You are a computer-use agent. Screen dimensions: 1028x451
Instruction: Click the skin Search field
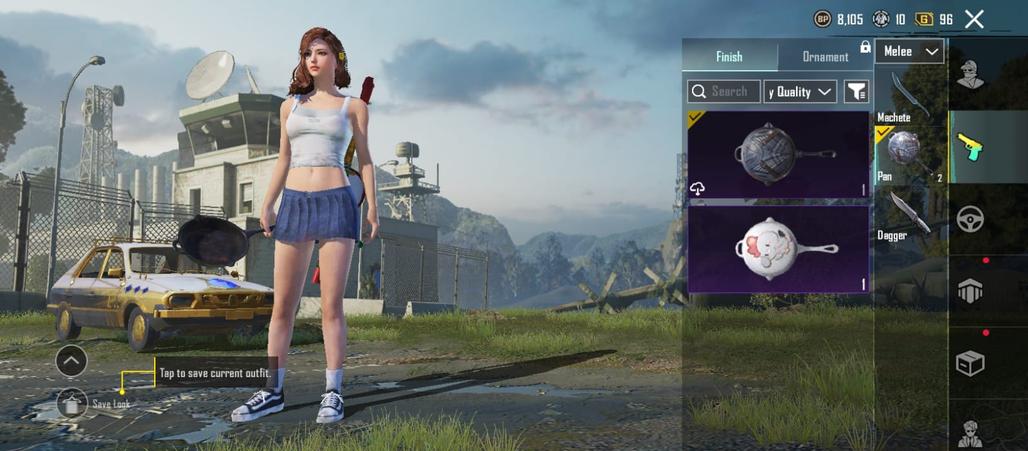(x=724, y=91)
